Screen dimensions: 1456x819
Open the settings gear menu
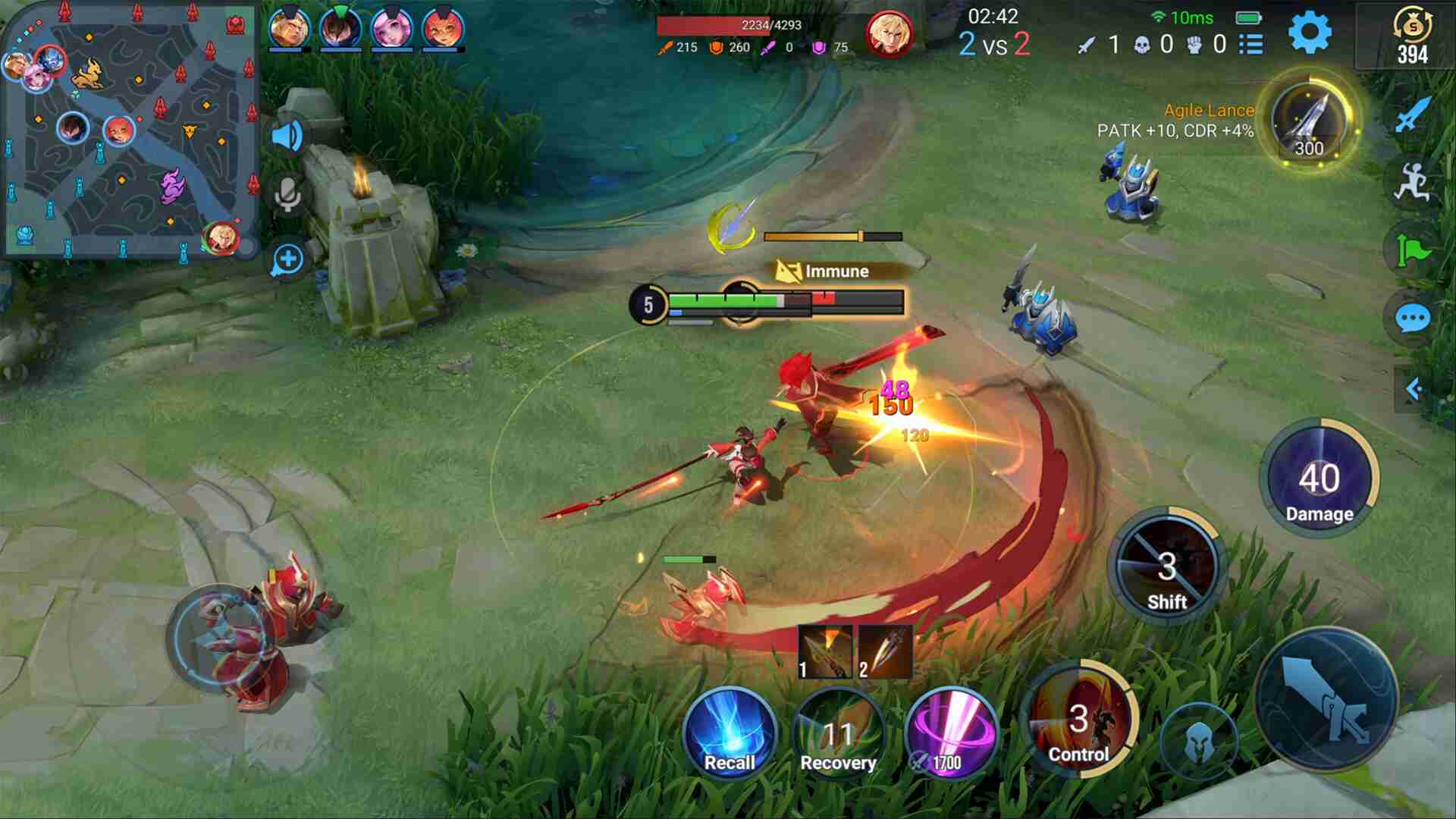tap(1310, 33)
